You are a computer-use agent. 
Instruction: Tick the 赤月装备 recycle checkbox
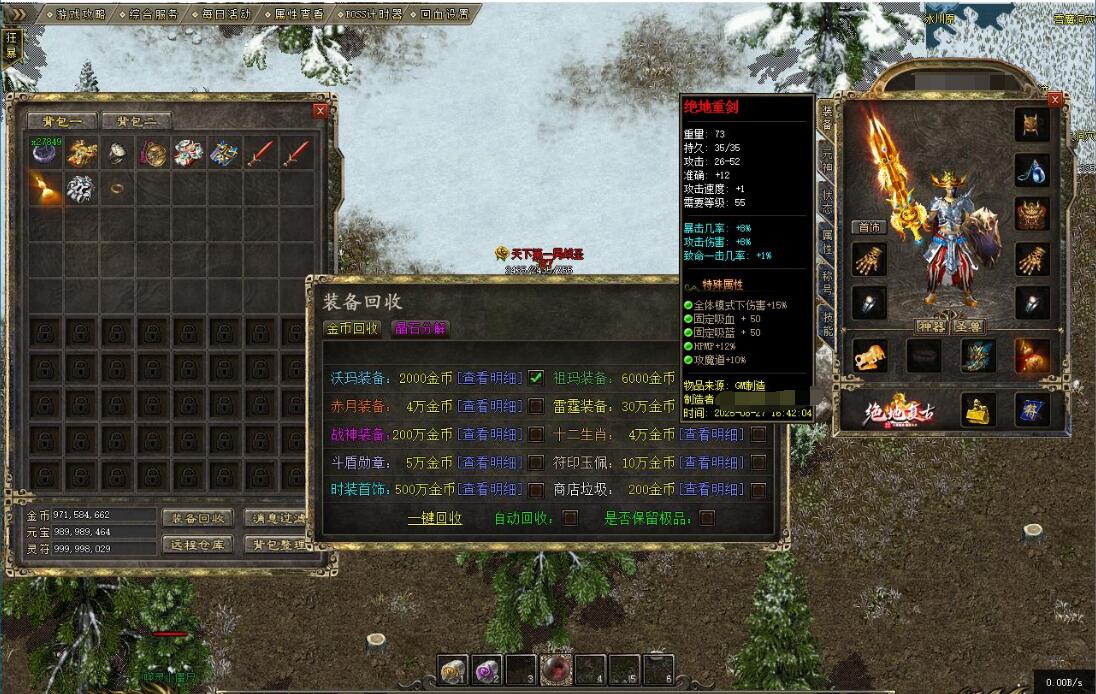click(x=537, y=406)
